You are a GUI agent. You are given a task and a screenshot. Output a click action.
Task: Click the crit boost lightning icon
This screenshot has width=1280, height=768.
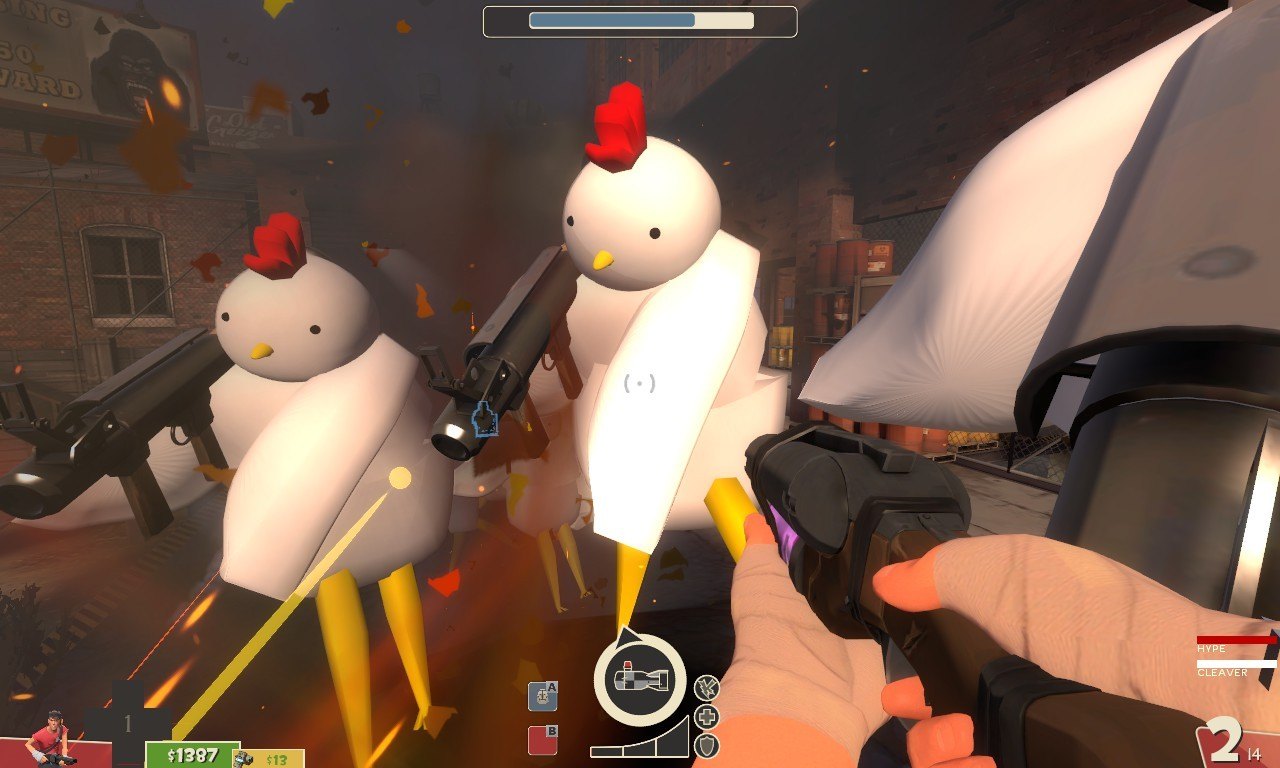[706, 688]
